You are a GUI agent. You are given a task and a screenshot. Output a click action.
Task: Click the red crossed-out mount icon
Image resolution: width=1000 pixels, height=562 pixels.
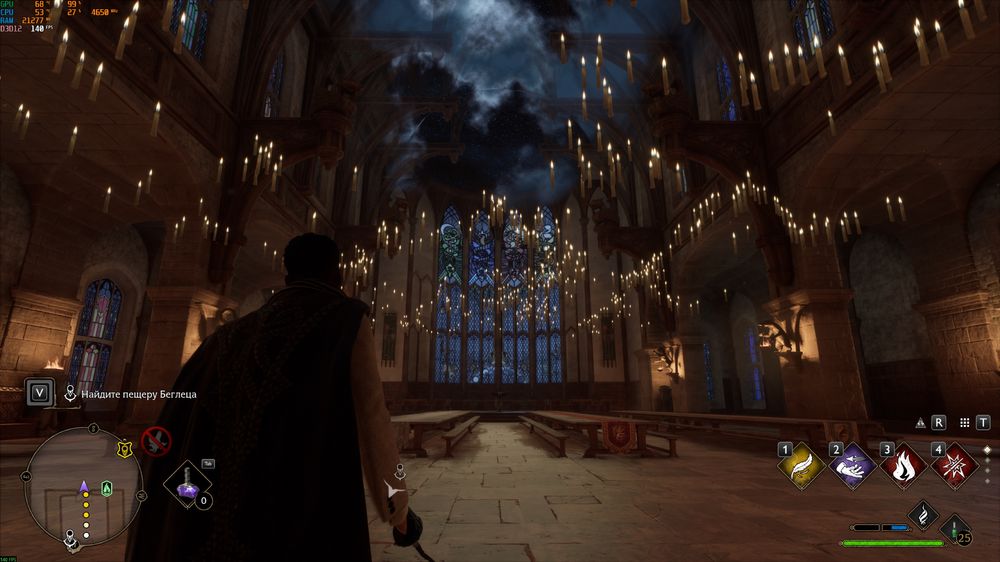pyautogui.click(x=155, y=440)
